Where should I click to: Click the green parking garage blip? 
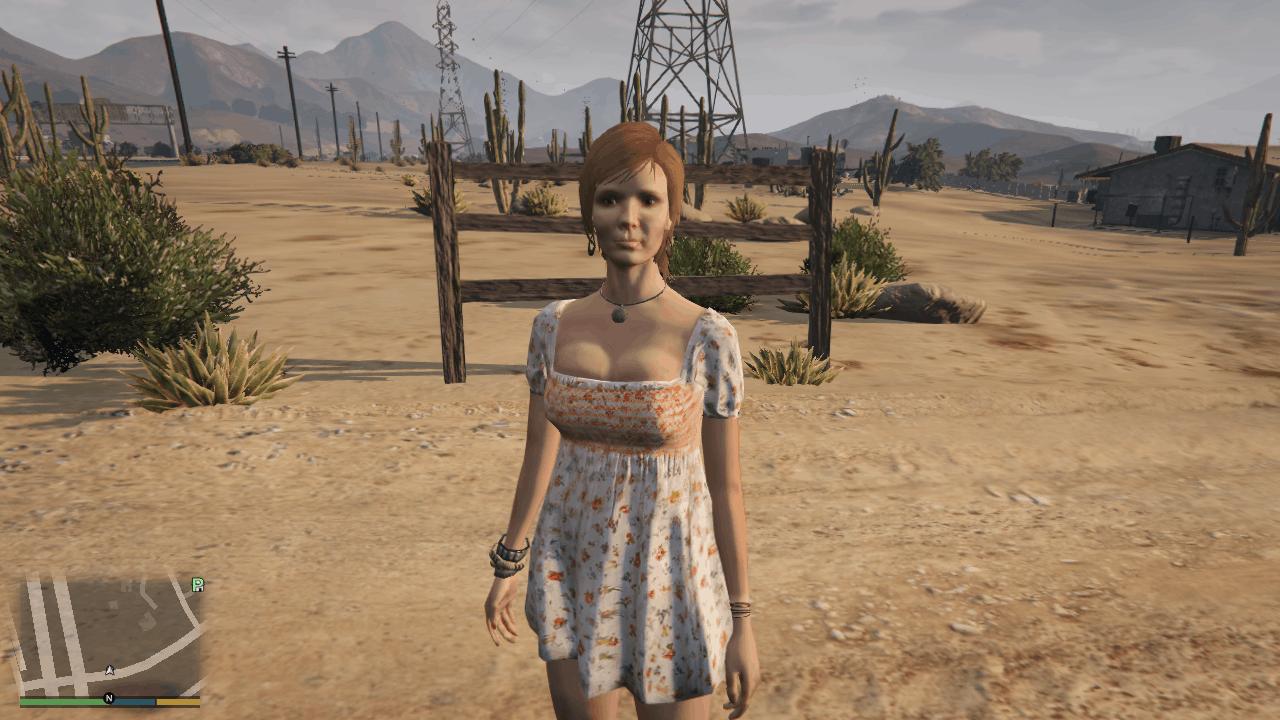(198, 582)
